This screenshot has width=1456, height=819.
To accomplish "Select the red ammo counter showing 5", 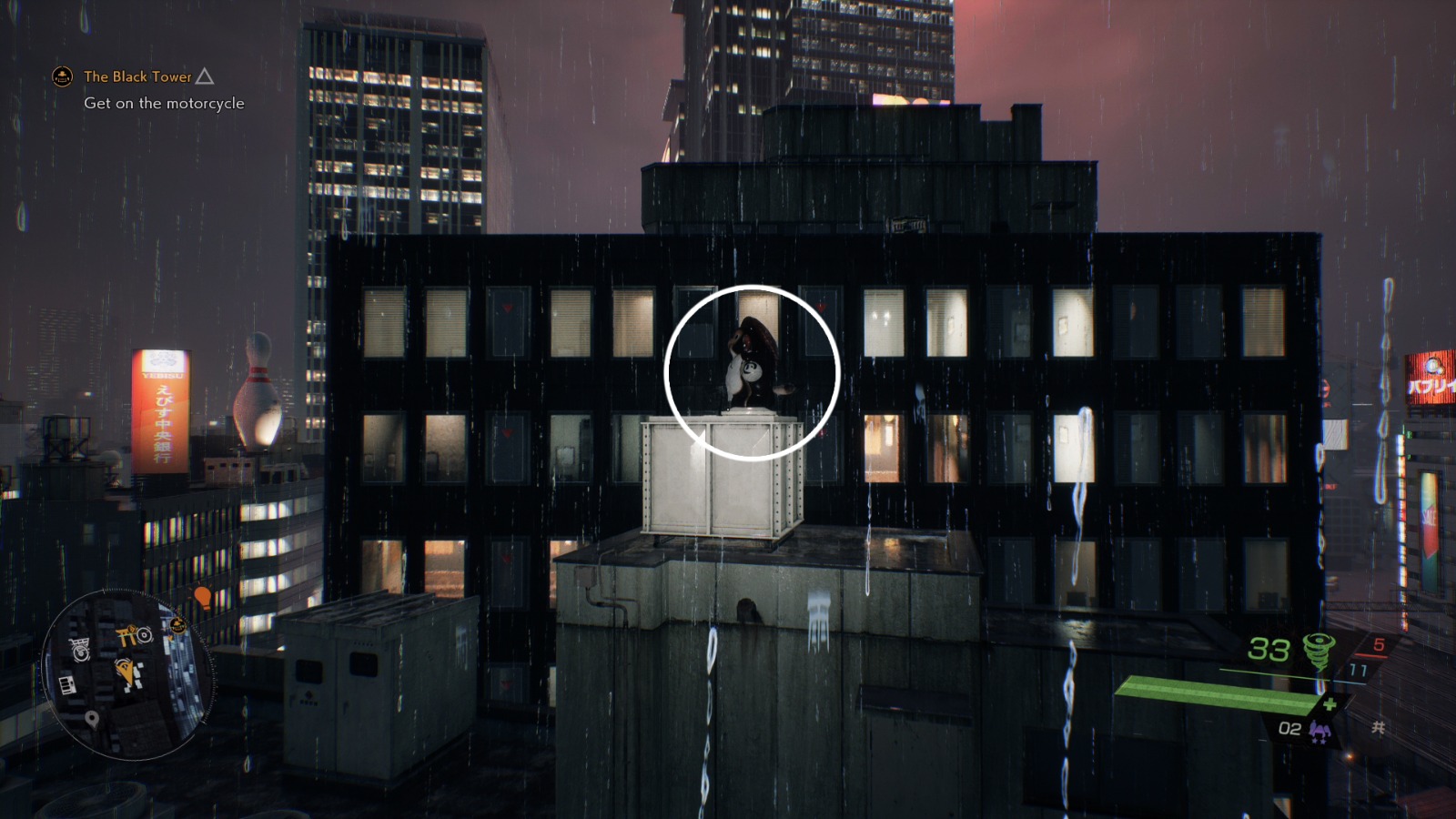I will 1380,644.
